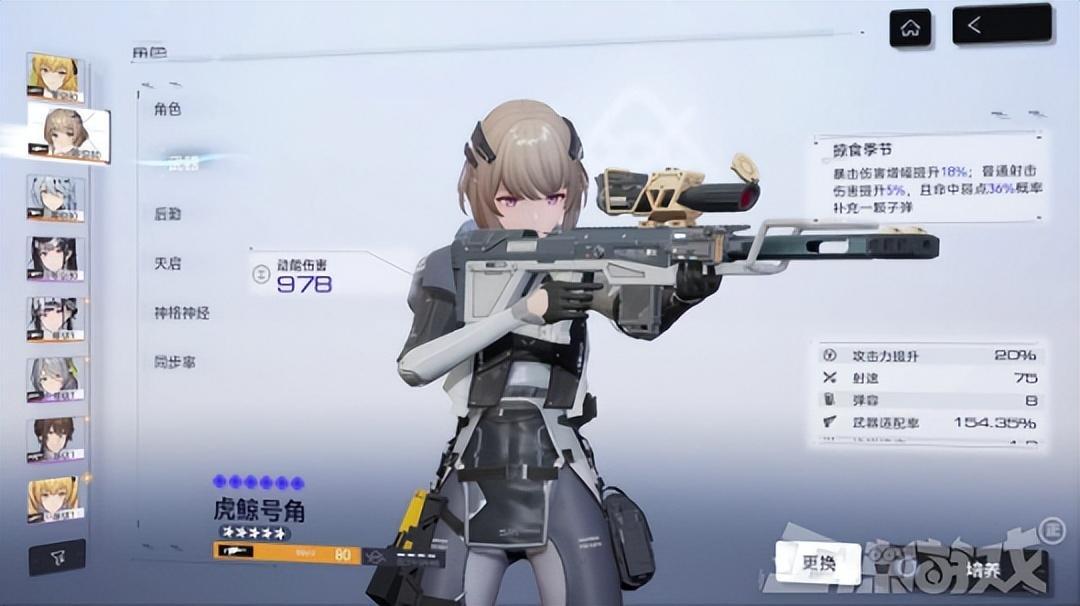Open the character filter funnel button

tap(56, 558)
